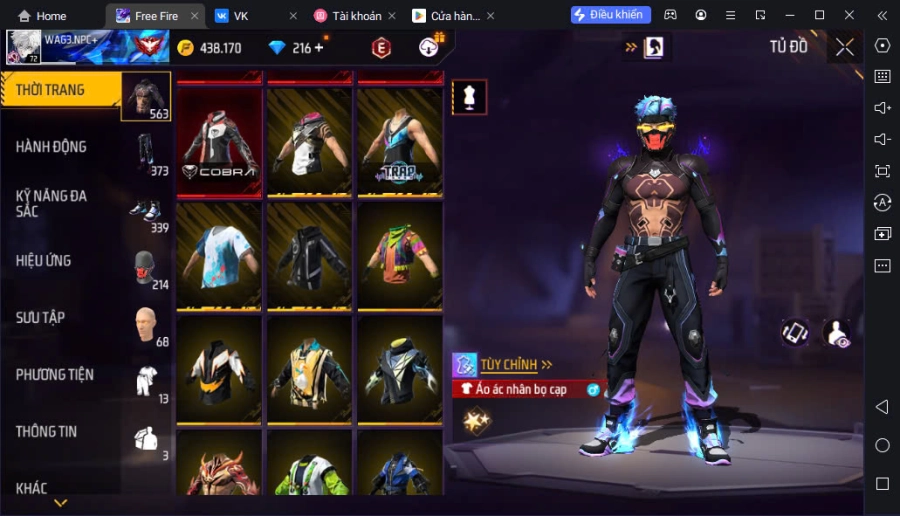
Task: Close the wardrobe with the X button
Action: [845, 47]
